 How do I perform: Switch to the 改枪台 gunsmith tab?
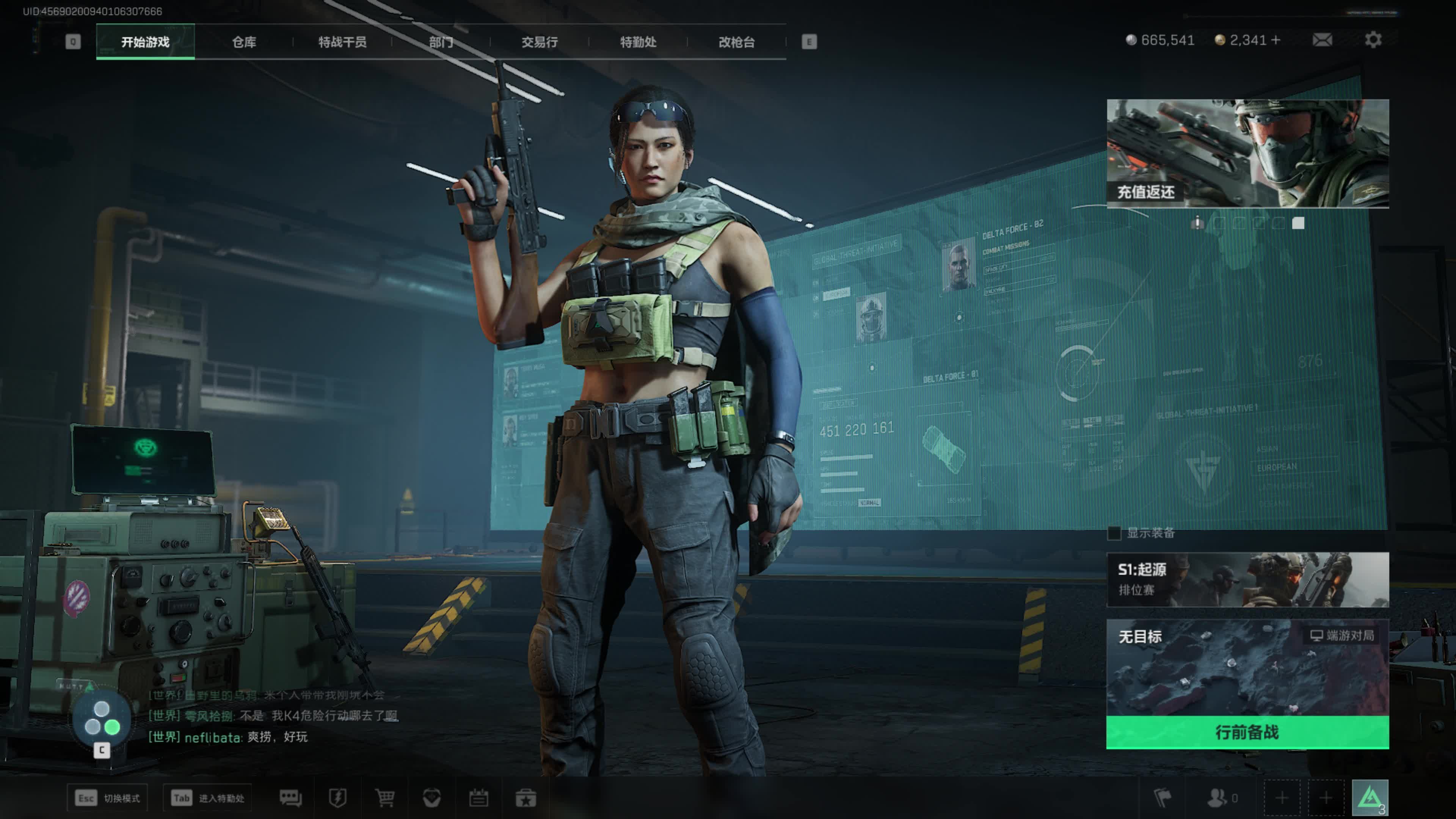[x=736, y=42]
